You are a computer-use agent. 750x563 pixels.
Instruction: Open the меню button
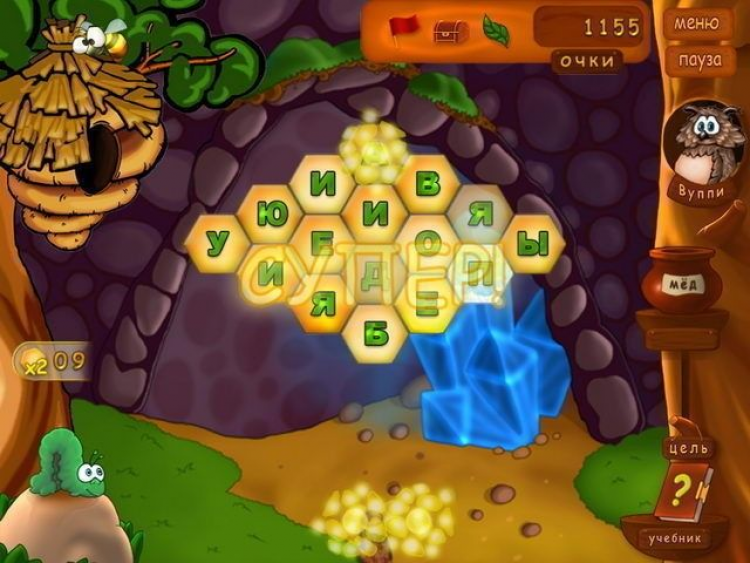[x=697, y=23]
